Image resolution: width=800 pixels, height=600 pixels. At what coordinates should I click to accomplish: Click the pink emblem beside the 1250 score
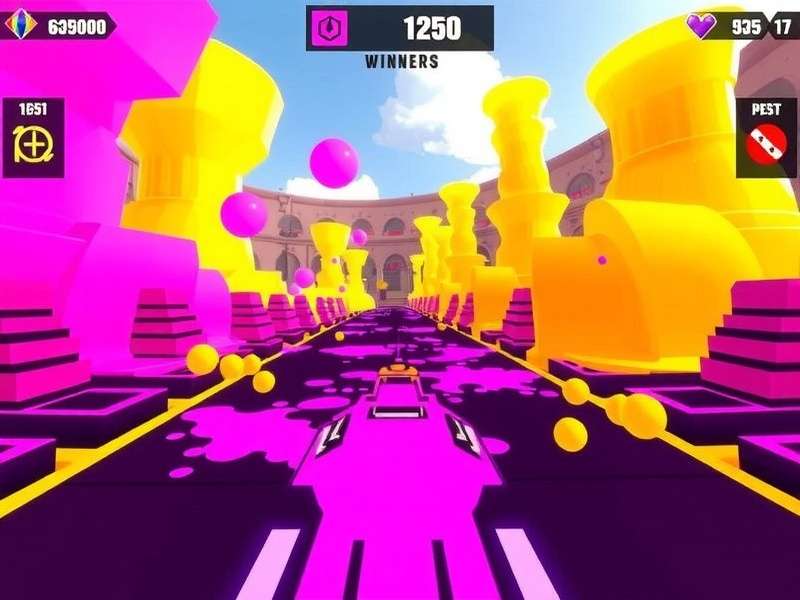(x=325, y=29)
